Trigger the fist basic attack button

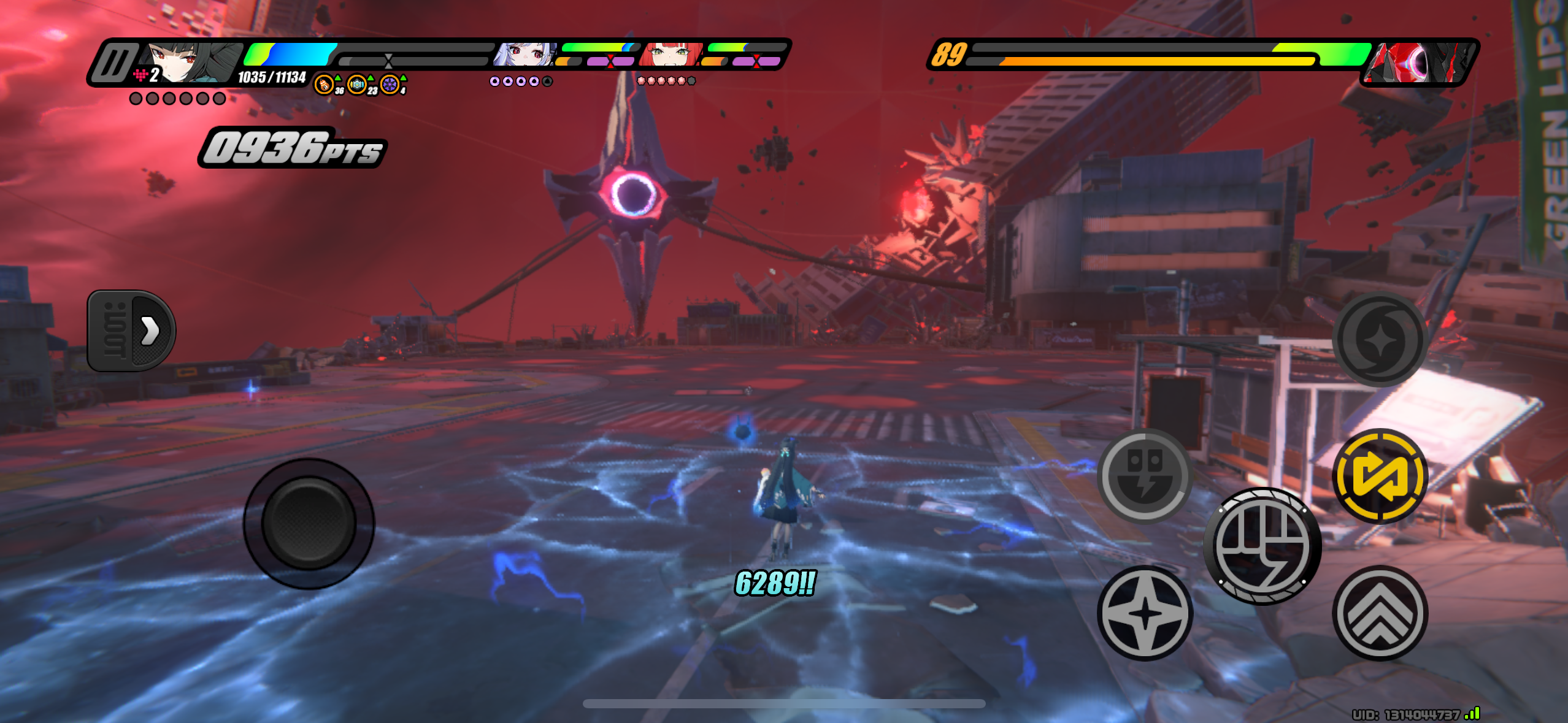1262,546
